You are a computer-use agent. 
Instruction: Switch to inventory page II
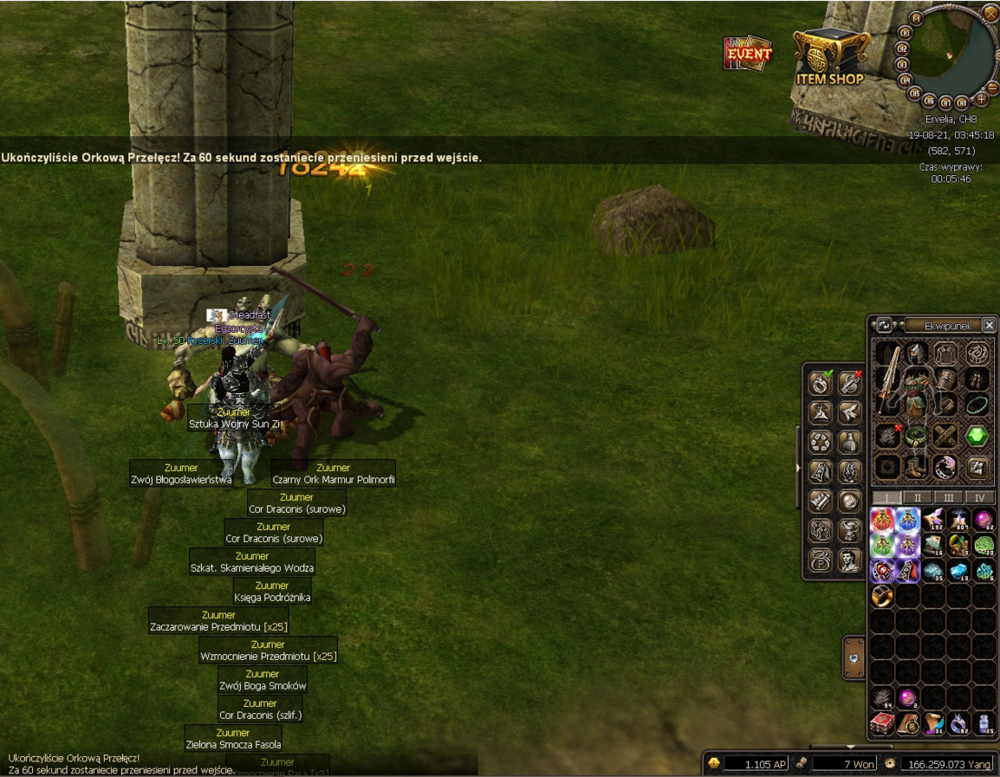918,497
